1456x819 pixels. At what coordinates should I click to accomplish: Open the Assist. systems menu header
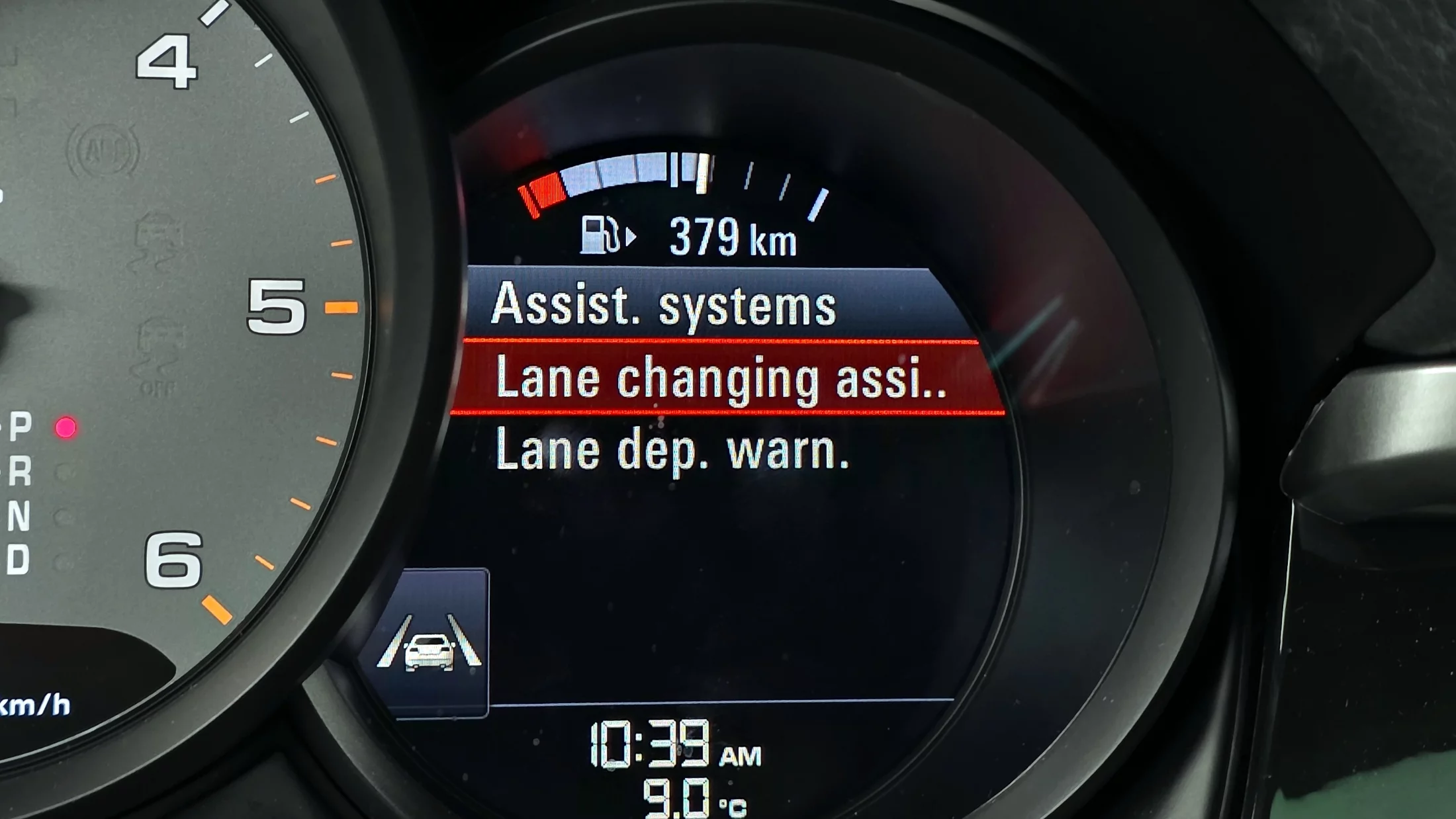(664, 305)
